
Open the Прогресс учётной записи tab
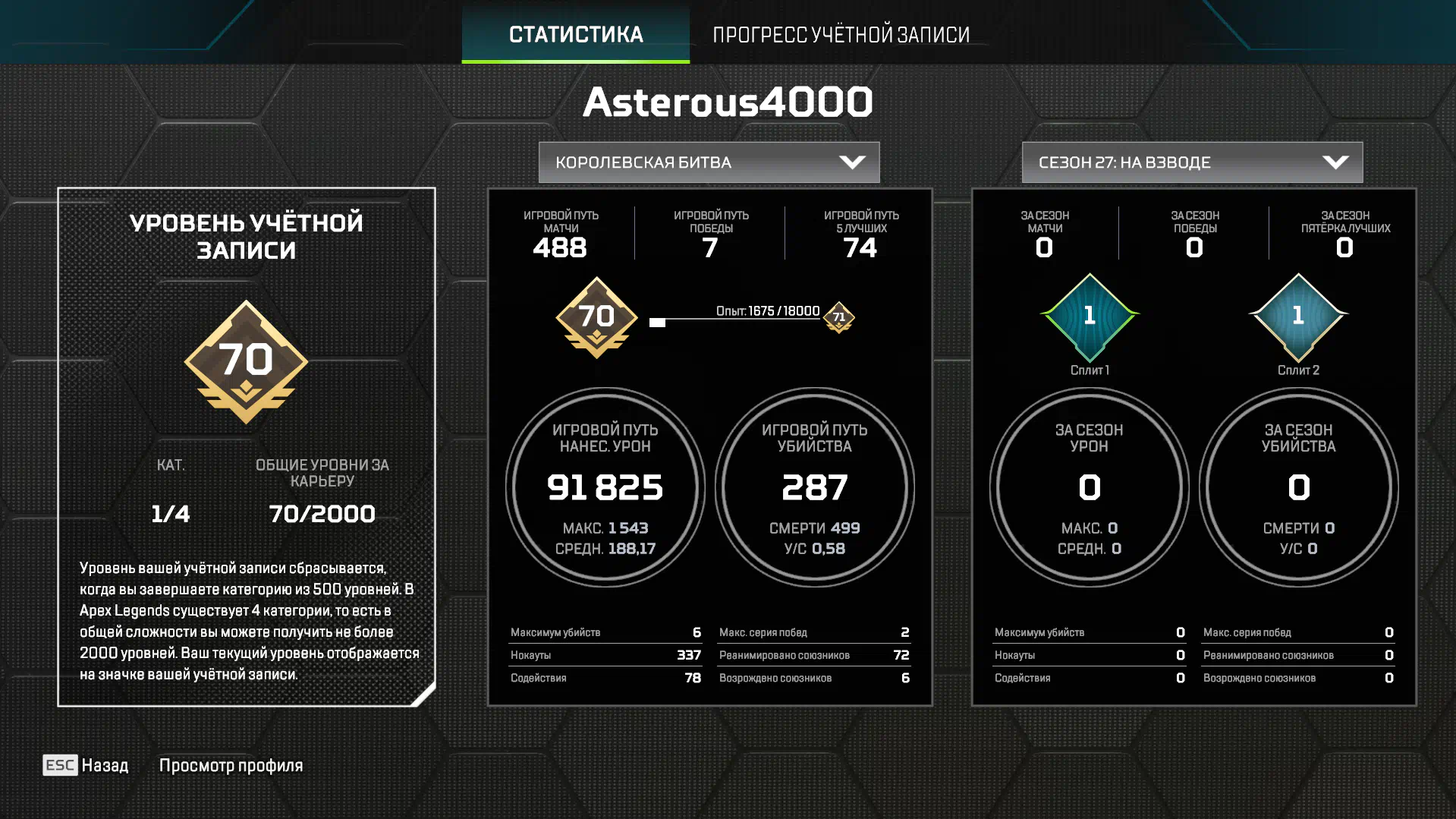pos(841,34)
